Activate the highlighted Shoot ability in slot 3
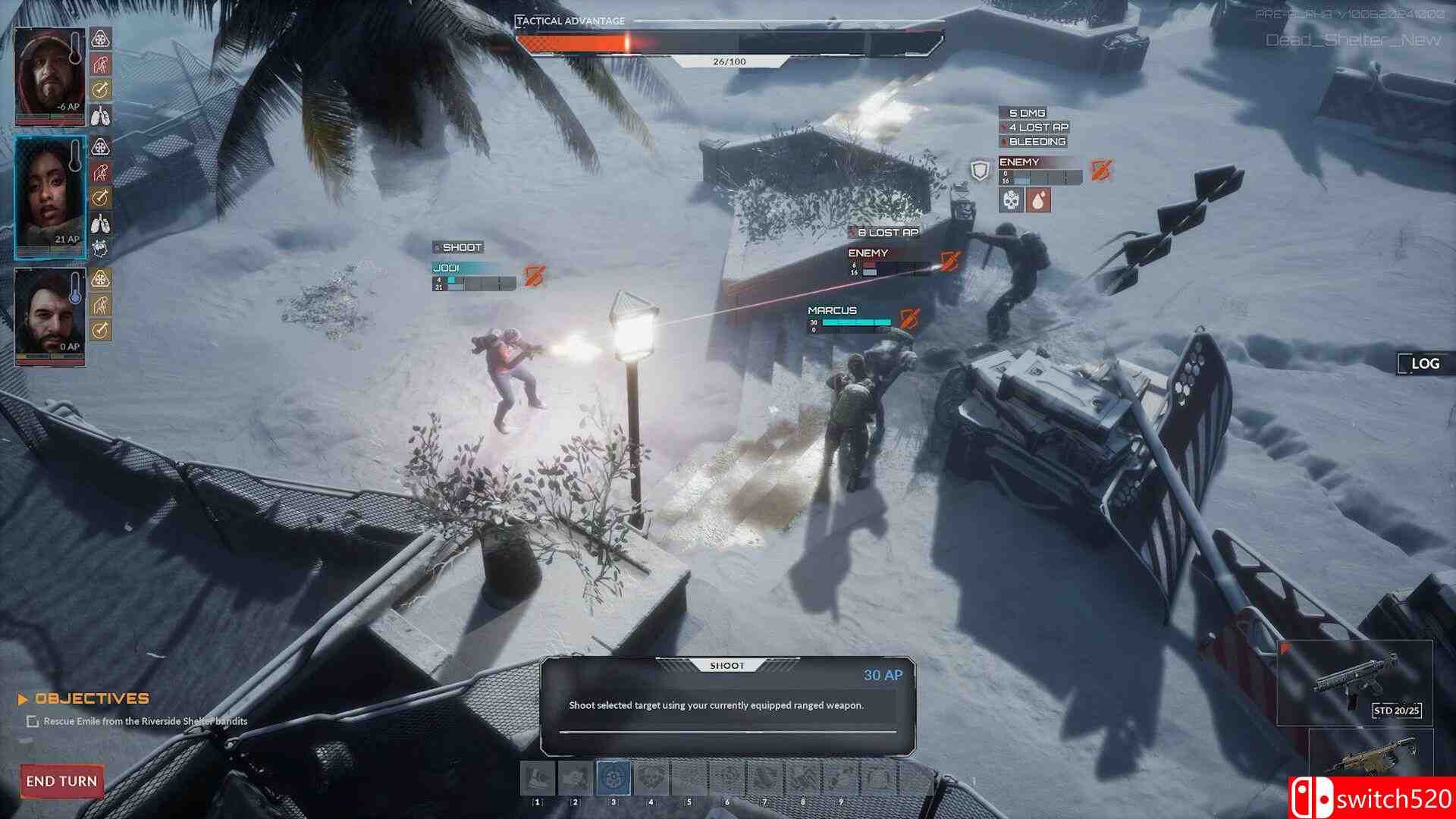 click(613, 778)
